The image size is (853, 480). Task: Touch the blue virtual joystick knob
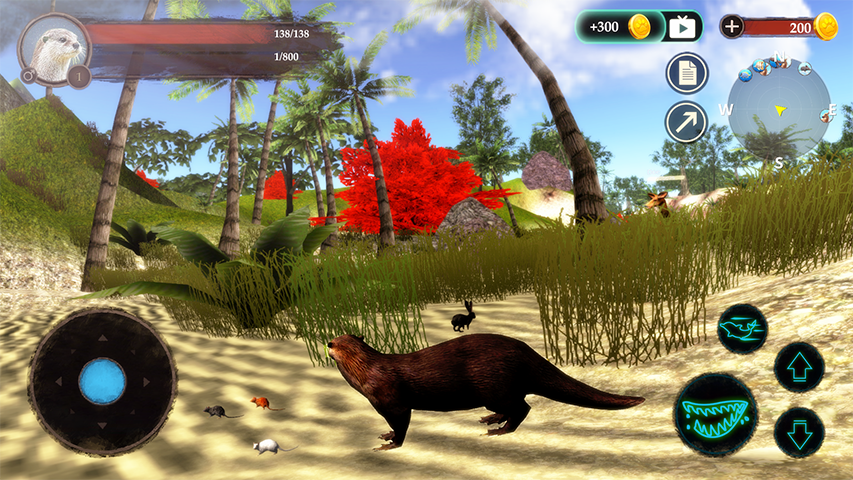coord(102,381)
